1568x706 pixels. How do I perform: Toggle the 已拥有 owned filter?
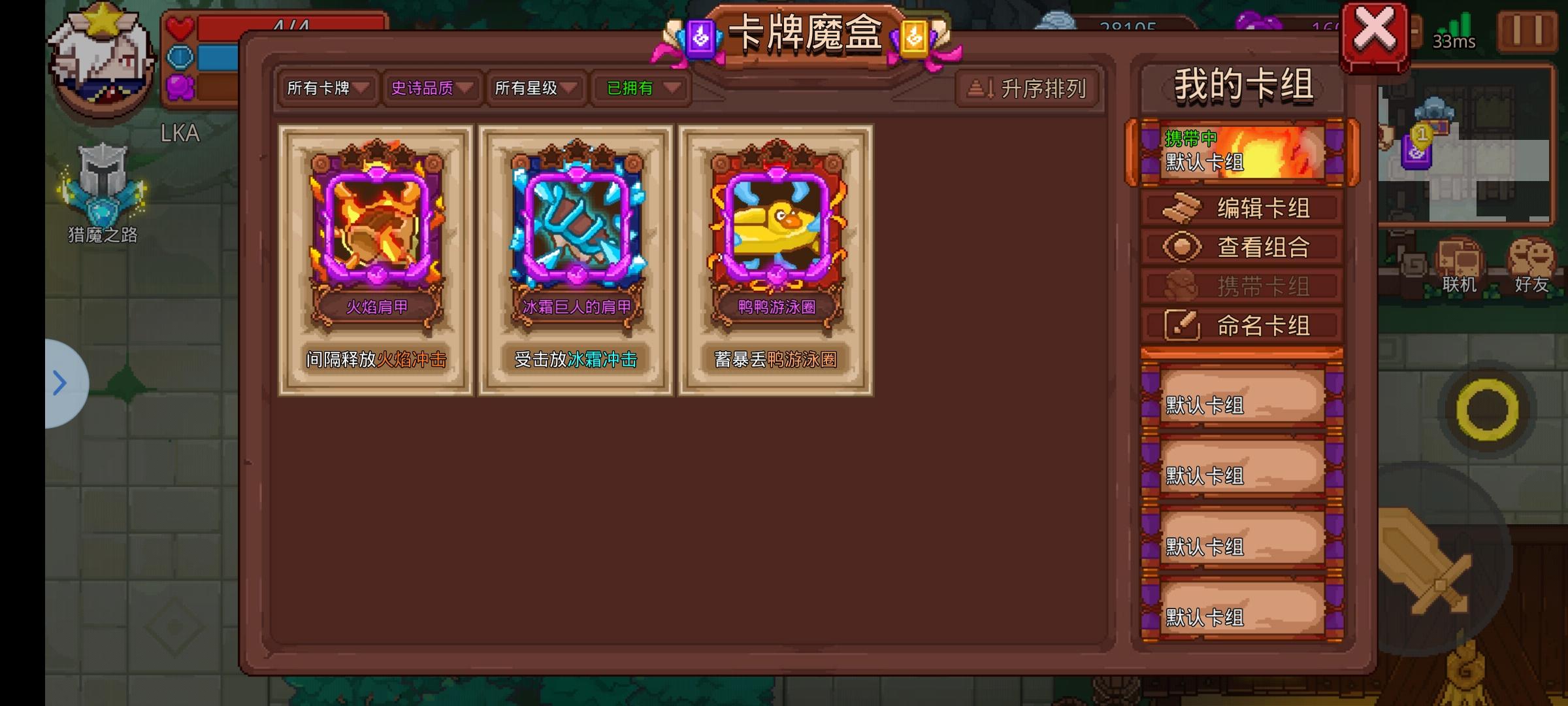point(638,89)
